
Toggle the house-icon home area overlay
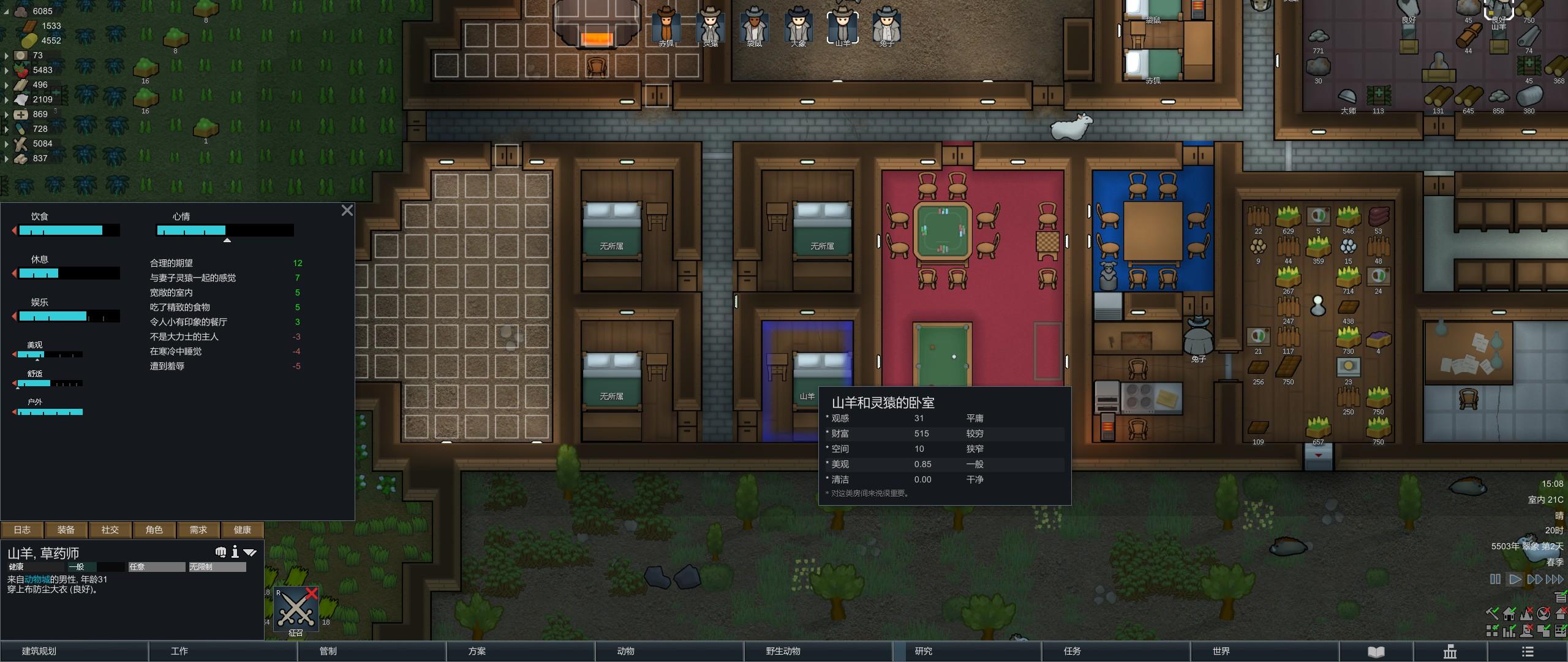1509,614
